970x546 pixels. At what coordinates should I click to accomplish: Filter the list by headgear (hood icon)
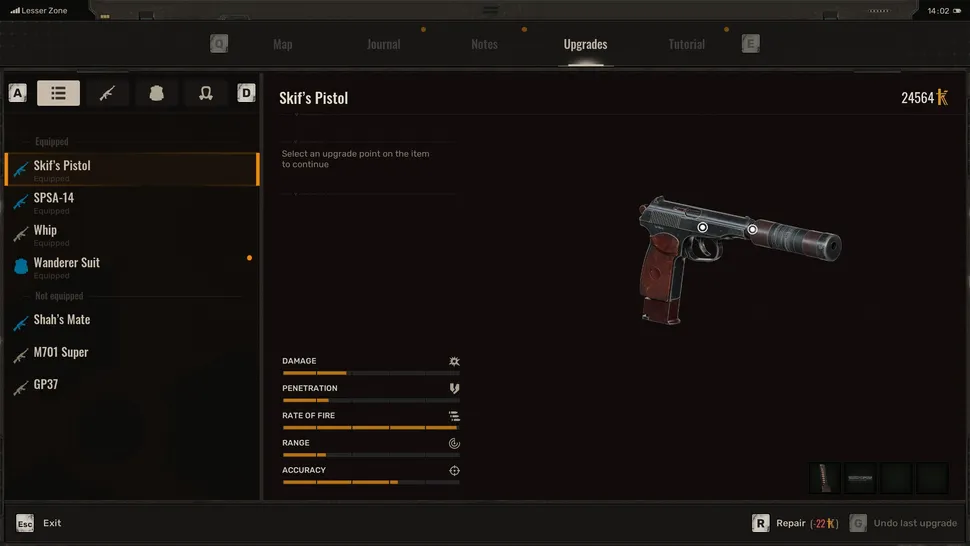[x=206, y=93]
